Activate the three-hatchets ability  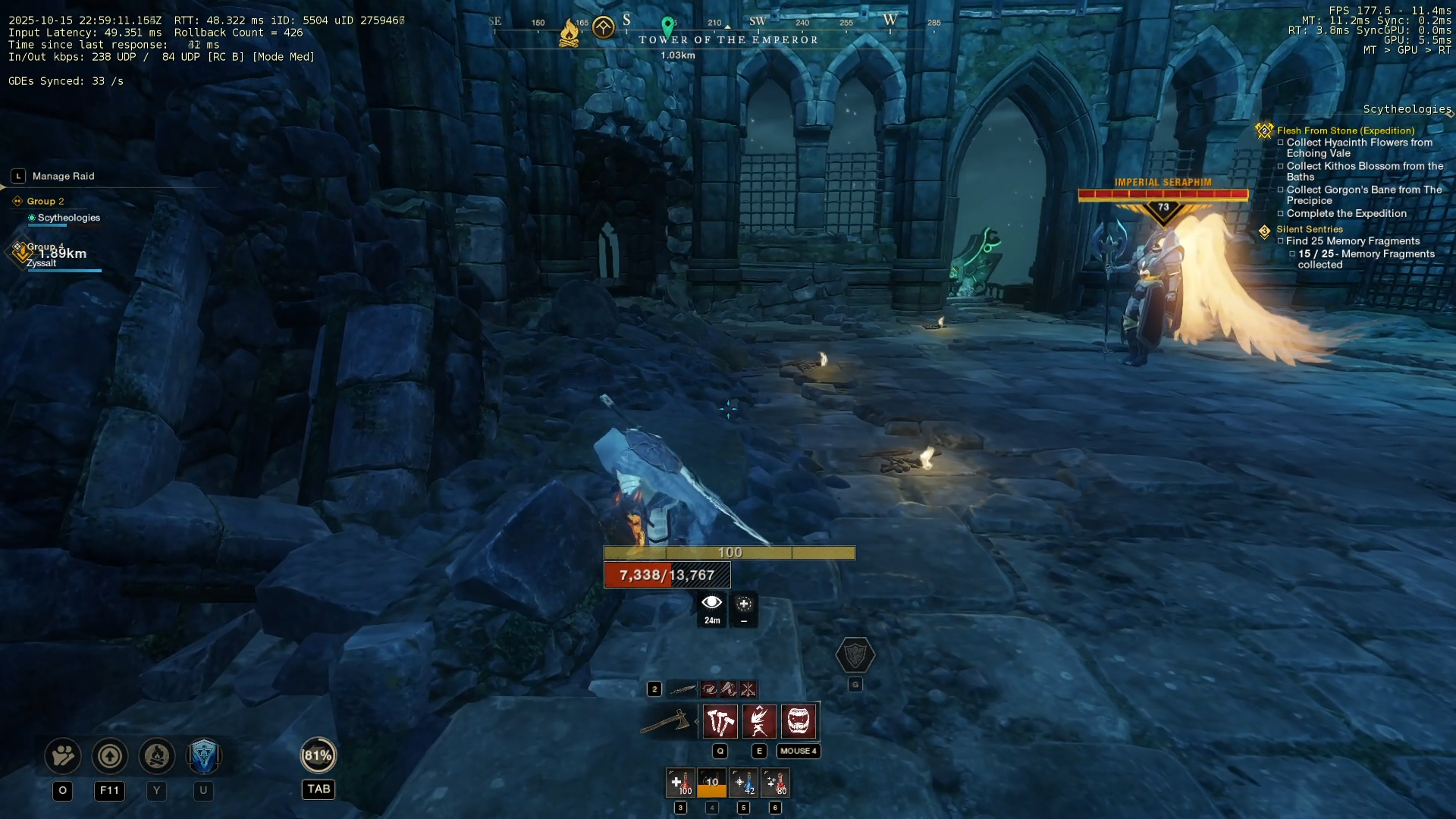[720, 721]
